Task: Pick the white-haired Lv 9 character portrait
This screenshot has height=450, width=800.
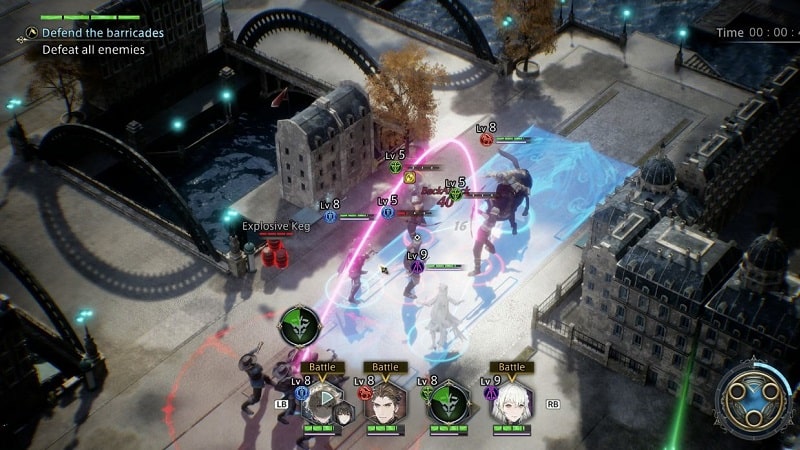Action: point(511,403)
